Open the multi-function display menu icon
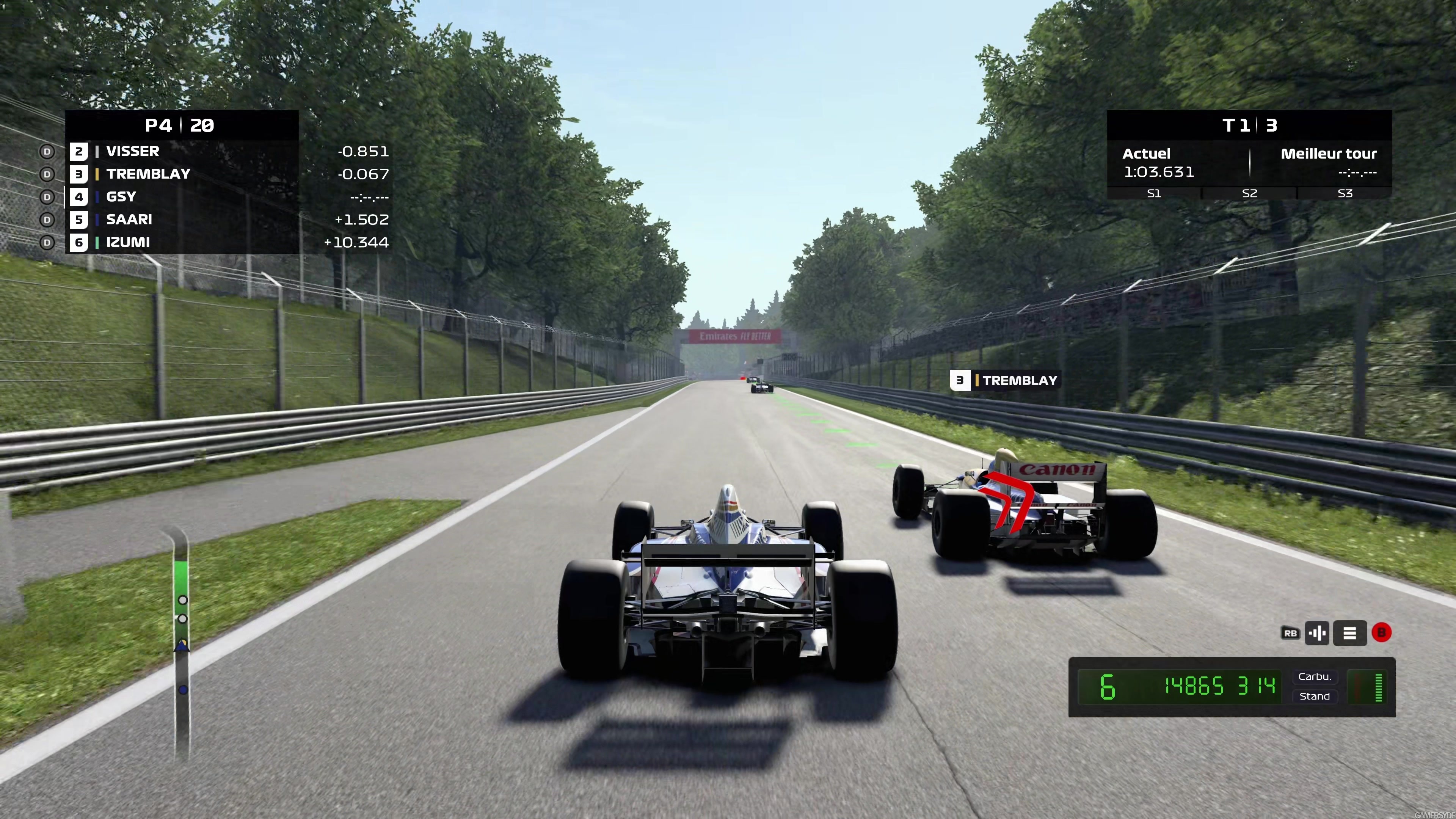The width and height of the screenshot is (1456, 819). tap(1349, 633)
